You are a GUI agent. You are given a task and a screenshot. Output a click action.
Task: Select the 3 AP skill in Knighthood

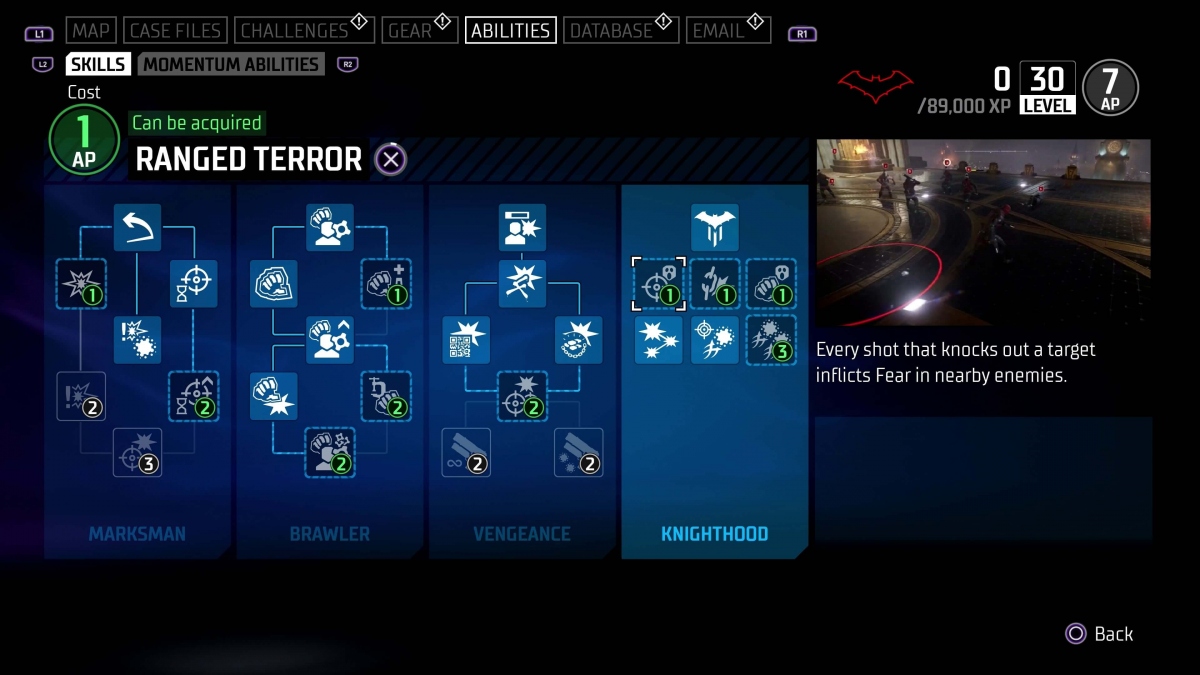point(771,340)
